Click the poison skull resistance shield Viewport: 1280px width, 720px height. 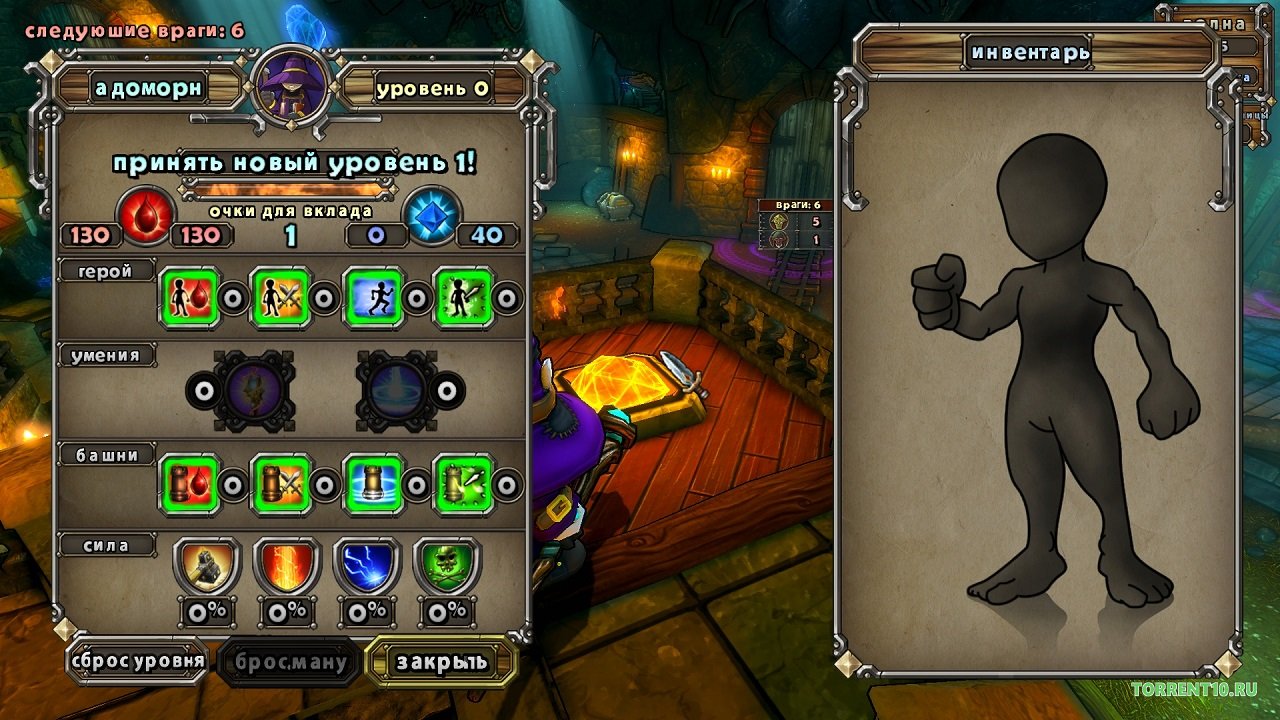(447, 566)
